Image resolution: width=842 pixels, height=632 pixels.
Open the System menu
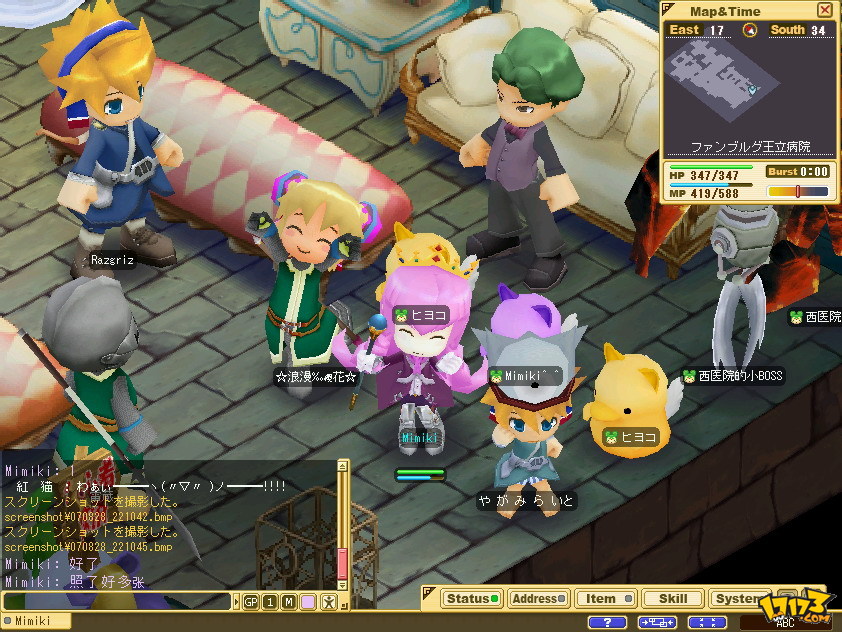(x=738, y=599)
